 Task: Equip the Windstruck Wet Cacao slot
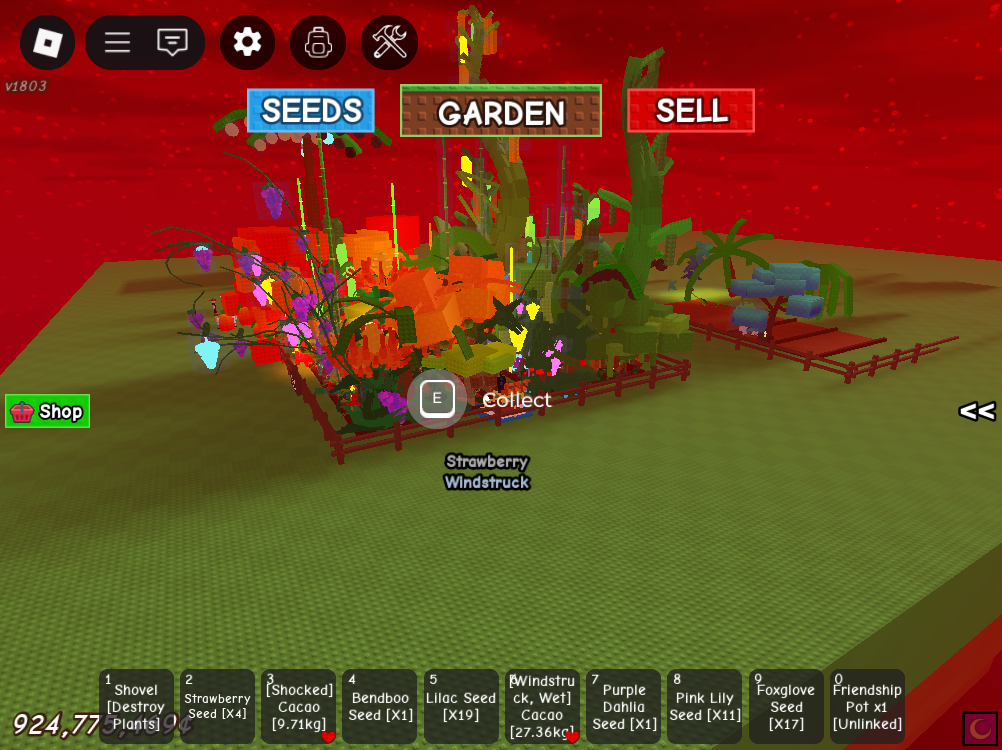coord(542,707)
